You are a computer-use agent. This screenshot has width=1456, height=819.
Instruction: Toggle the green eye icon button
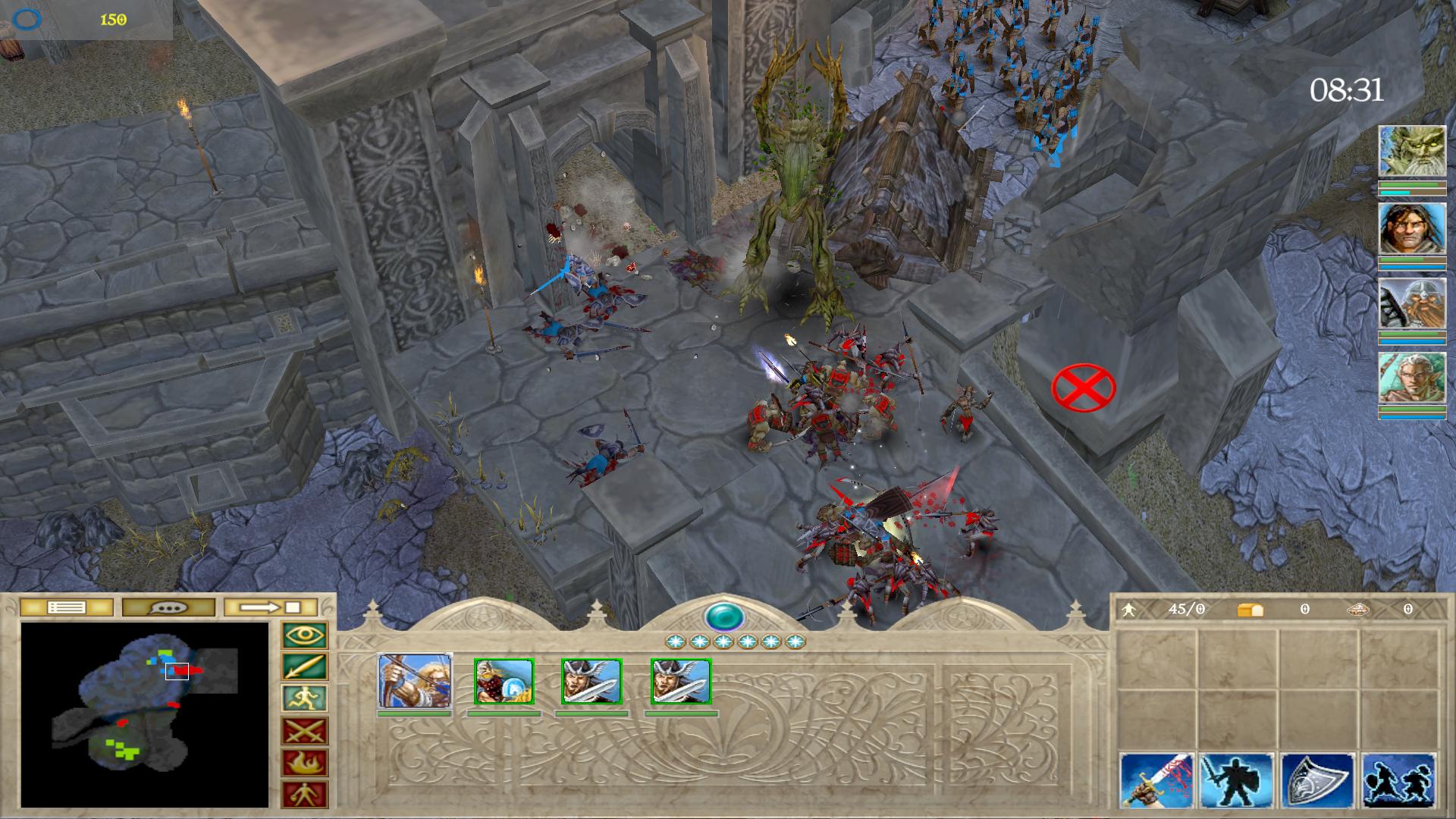click(x=305, y=635)
